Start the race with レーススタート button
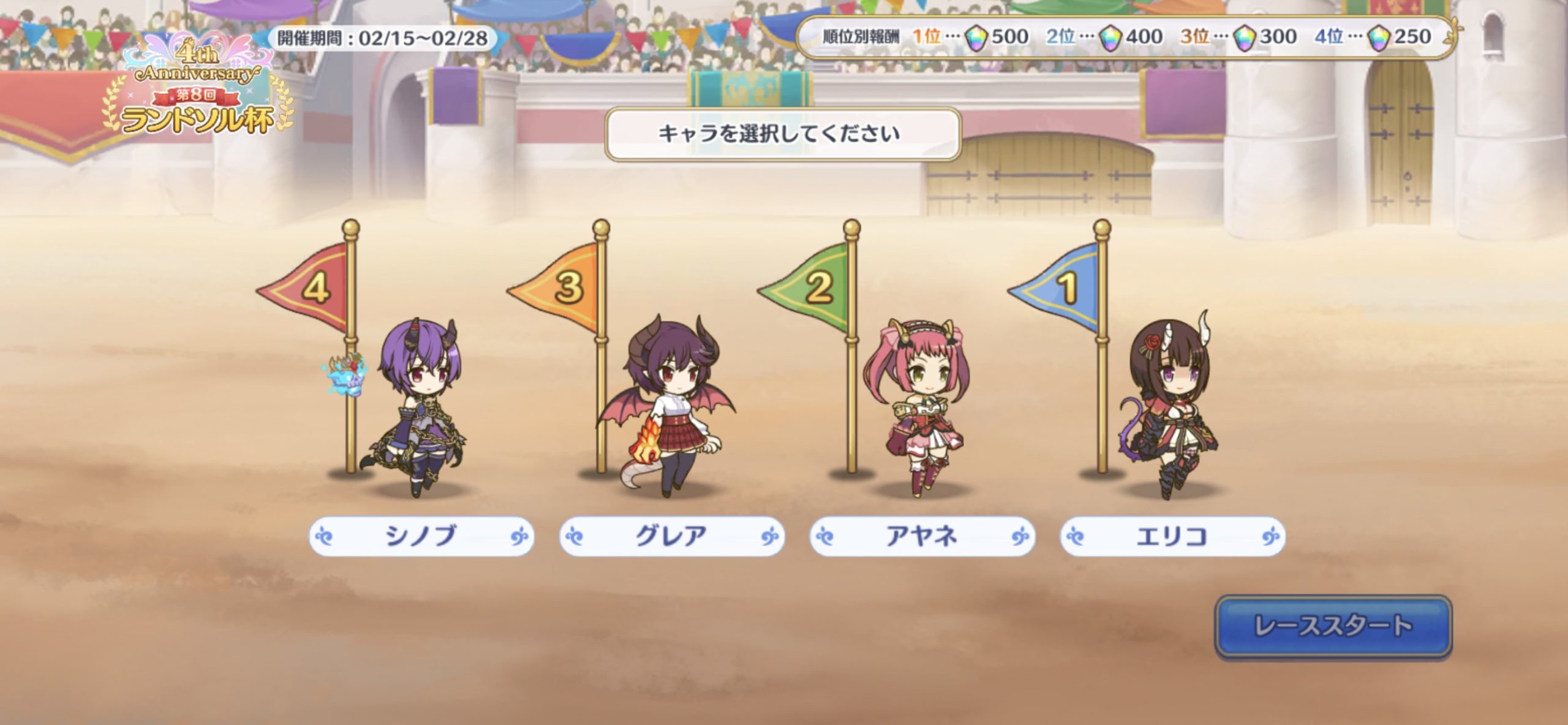 point(1333,626)
